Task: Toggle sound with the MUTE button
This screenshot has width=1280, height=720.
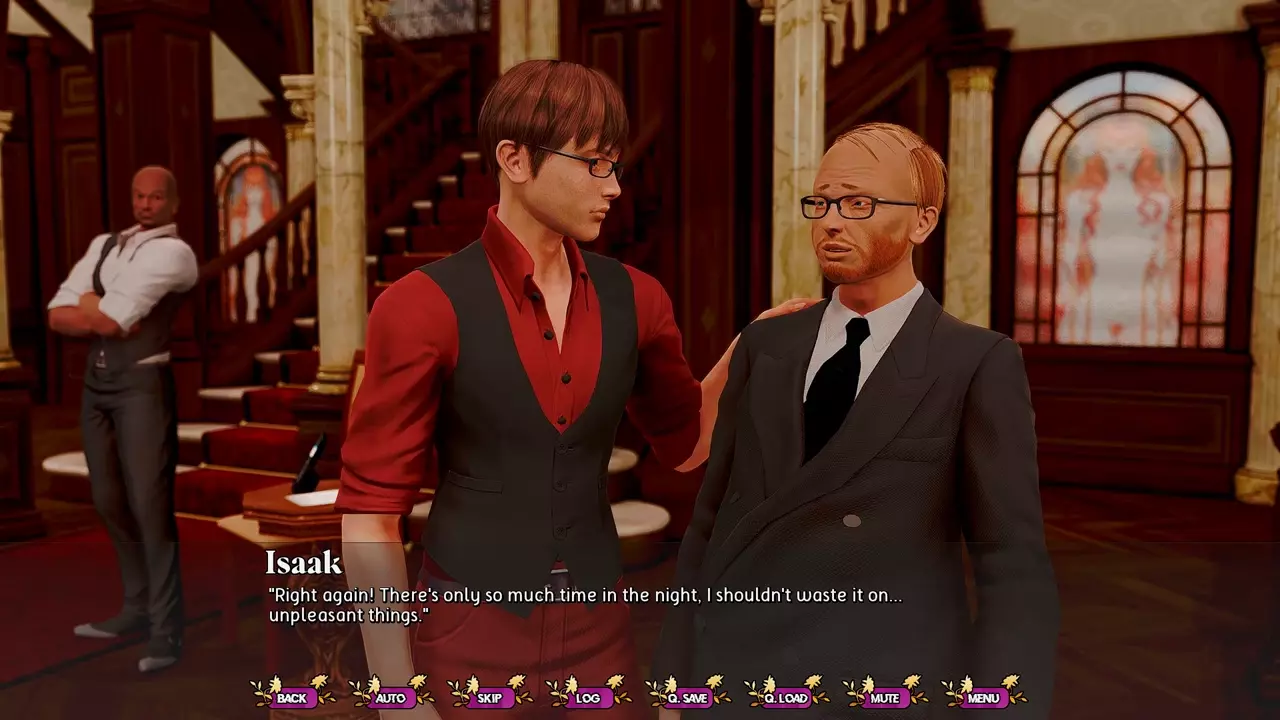Action: pos(885,697)
